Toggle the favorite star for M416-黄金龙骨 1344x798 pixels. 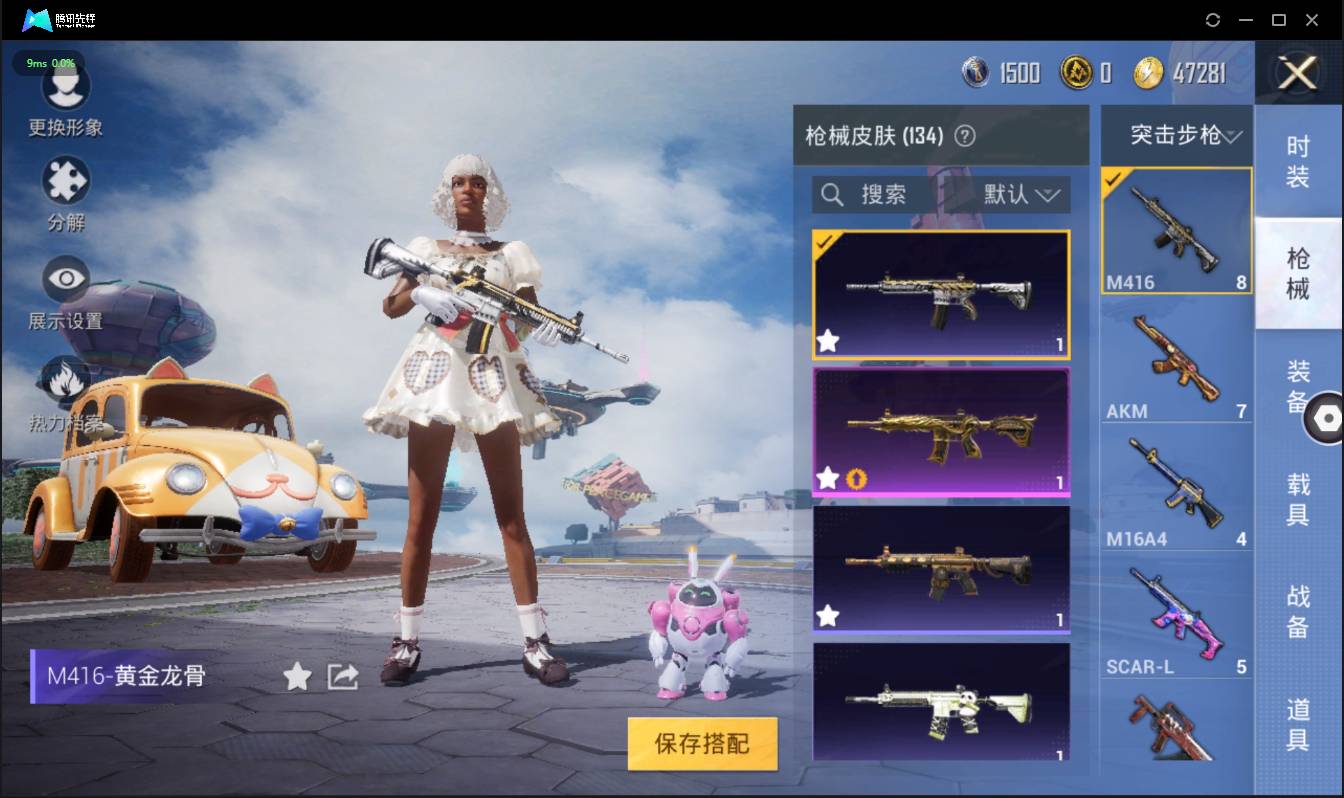click(x=296, y=676)
